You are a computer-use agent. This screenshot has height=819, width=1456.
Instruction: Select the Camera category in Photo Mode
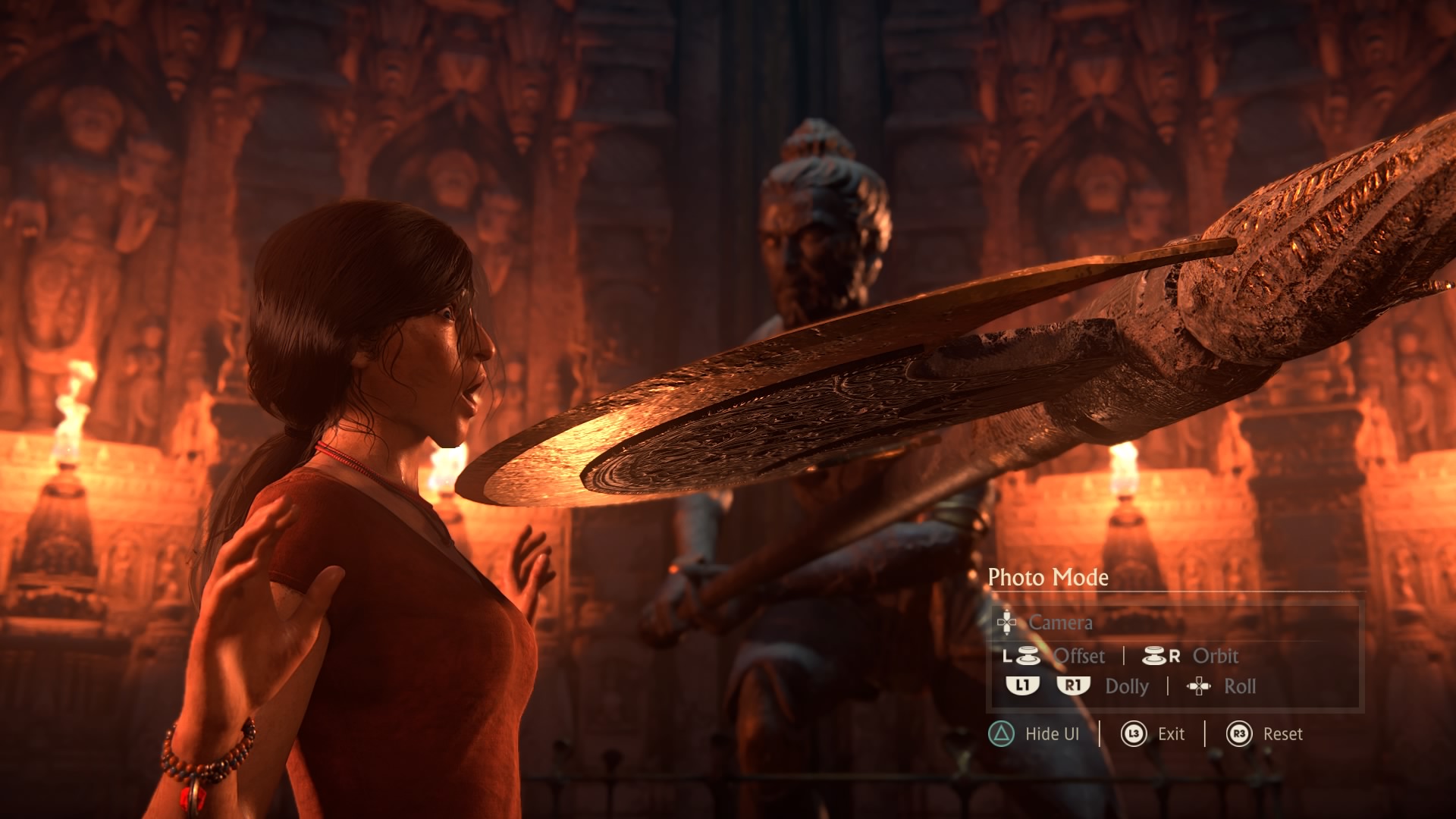coord(1059,623)
